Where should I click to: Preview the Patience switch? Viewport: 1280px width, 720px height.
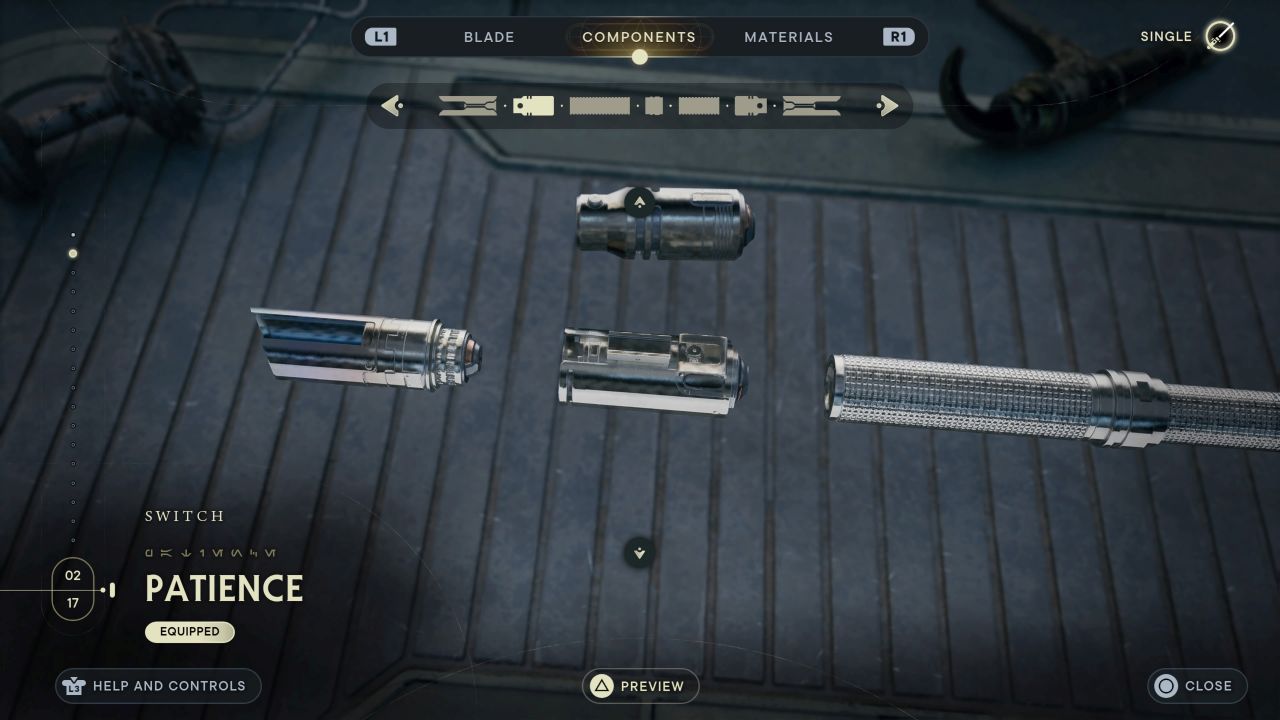640,686
